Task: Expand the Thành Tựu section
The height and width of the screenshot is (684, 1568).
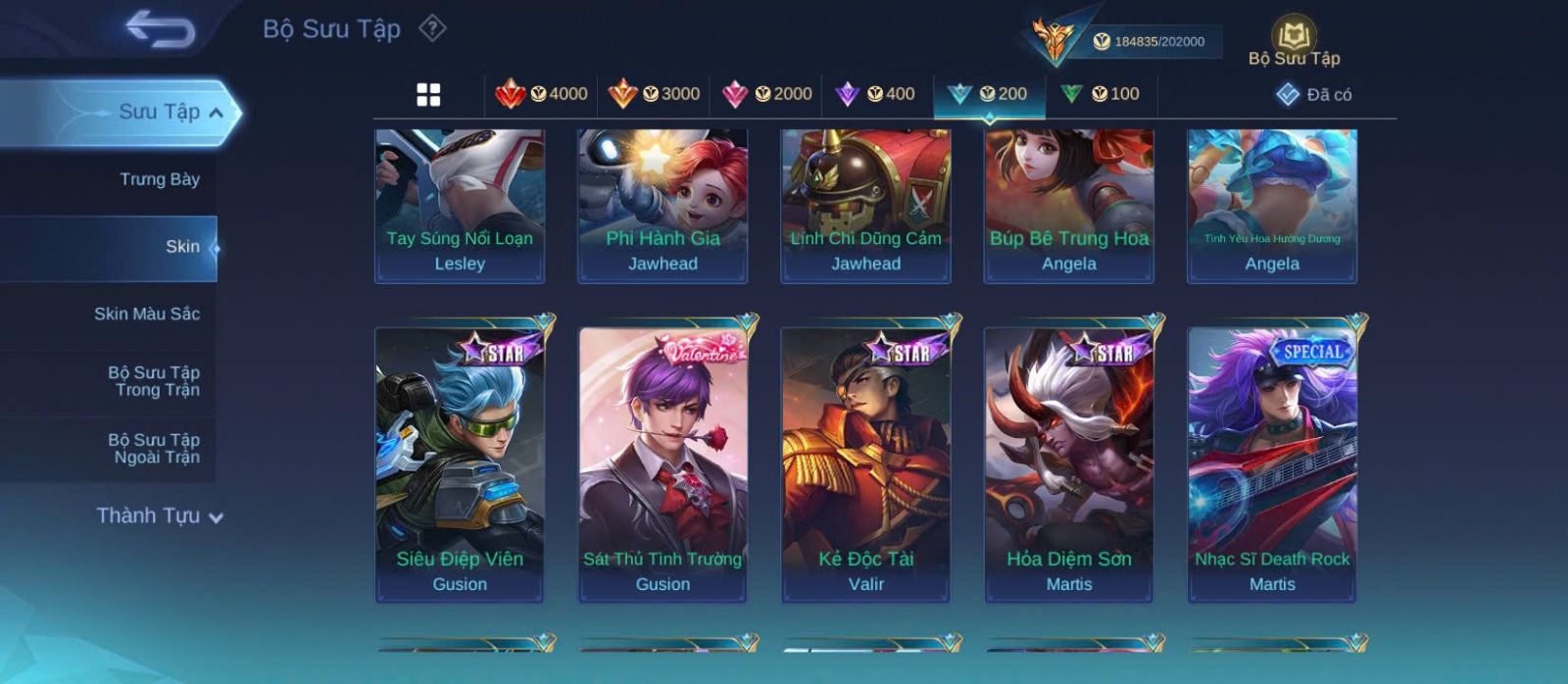Action: click(x=159, y=515)
